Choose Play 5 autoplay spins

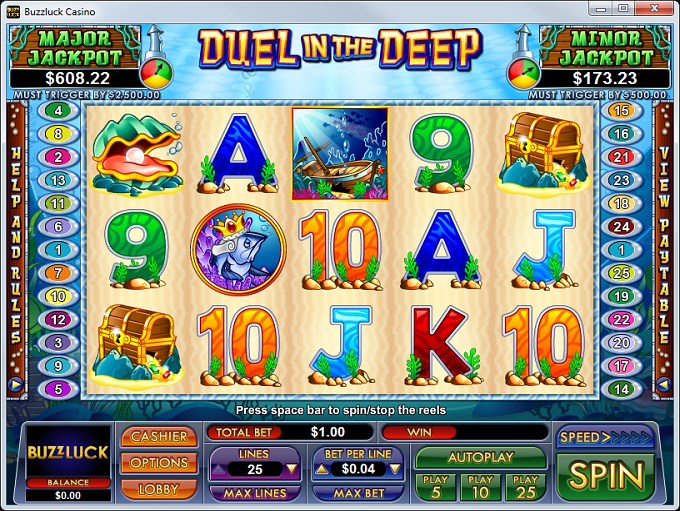[x=433, y=486]
